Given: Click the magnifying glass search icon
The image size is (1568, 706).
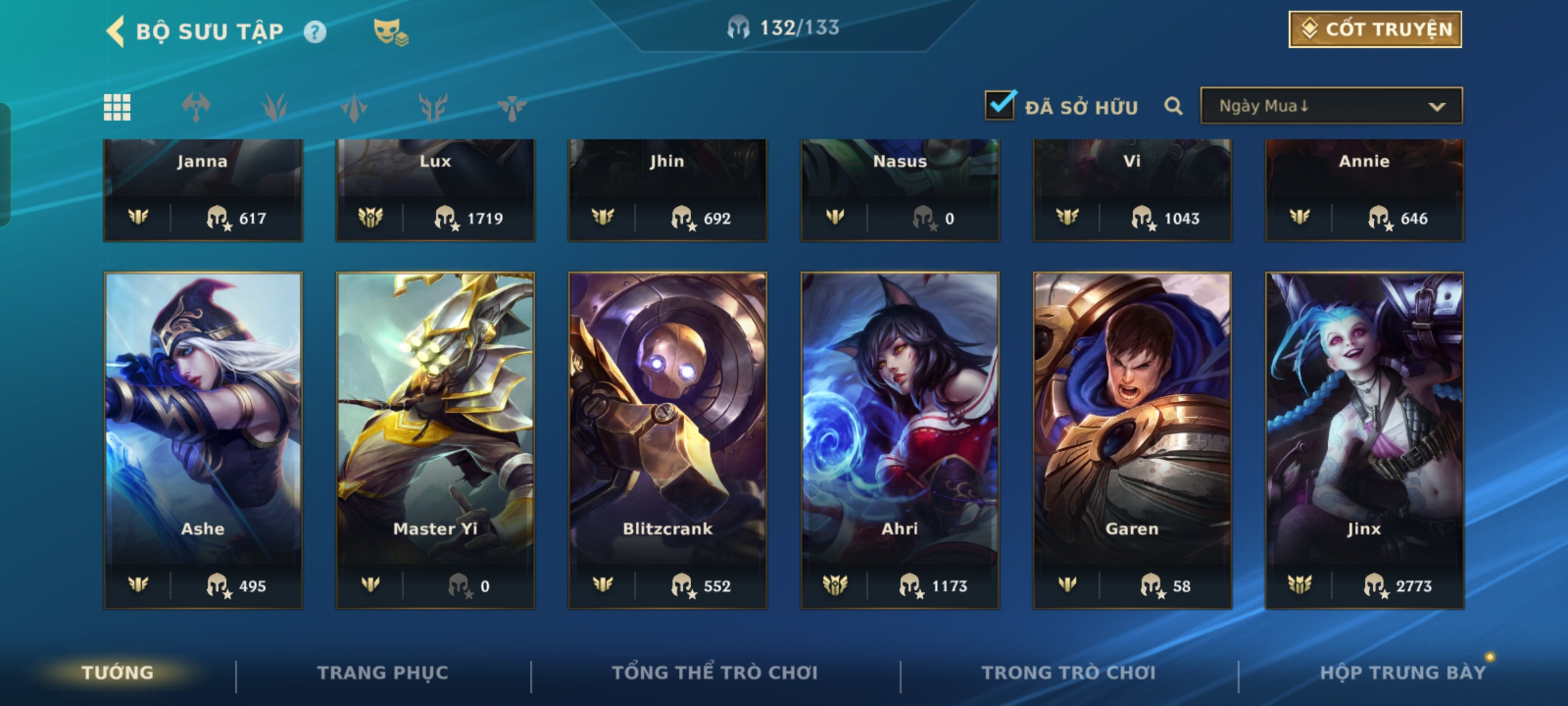Looking at the screenshot, I should (x=1173, y=106).
